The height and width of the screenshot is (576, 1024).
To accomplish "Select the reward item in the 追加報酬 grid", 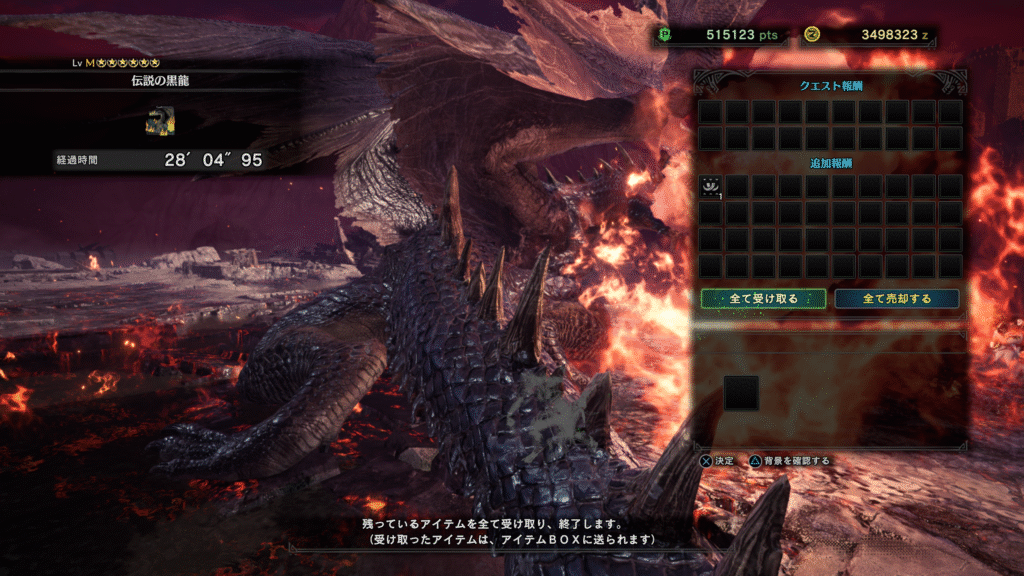I will pyautogui.click(x=710, y=186).
